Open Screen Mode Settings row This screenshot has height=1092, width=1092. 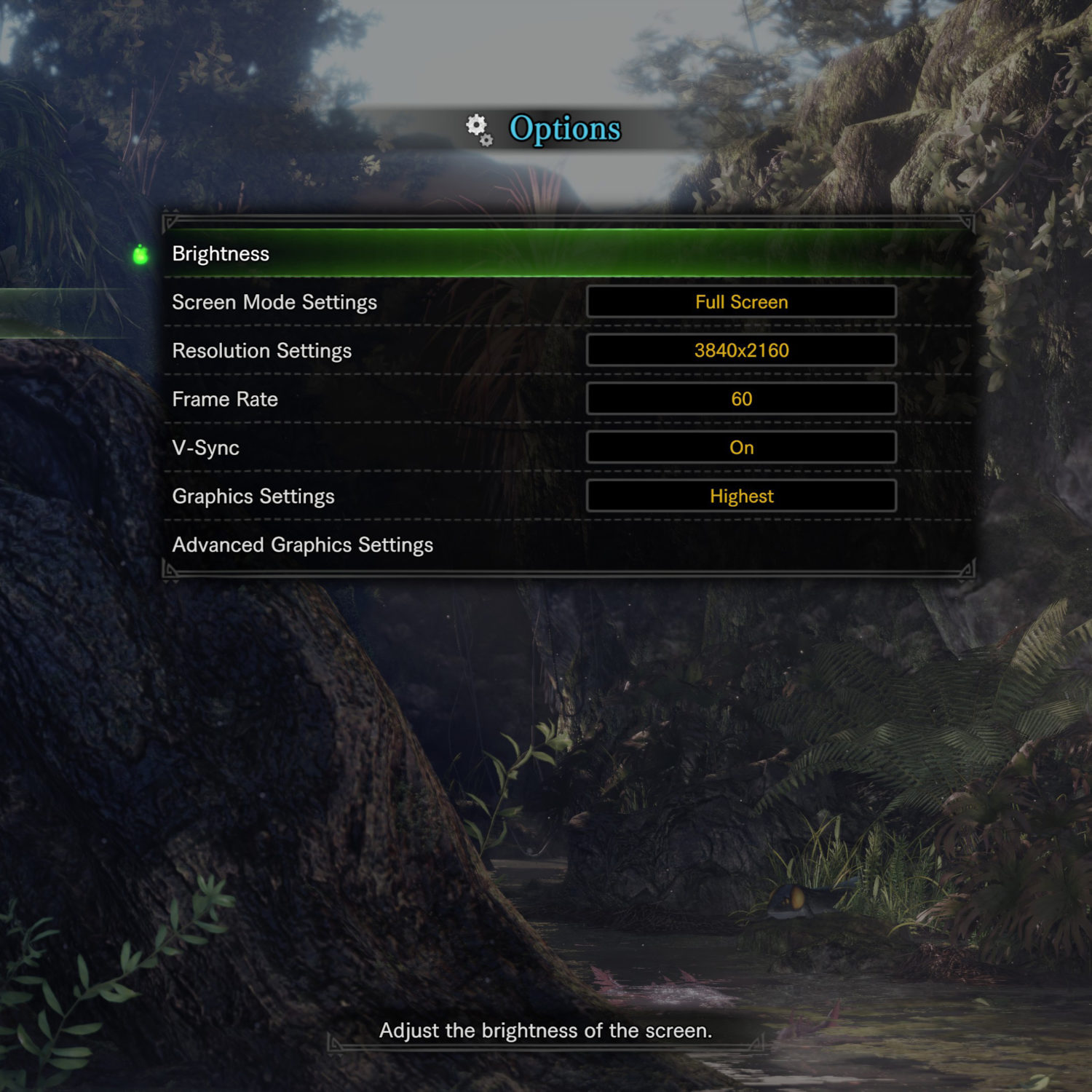click(x=274, y=302)
